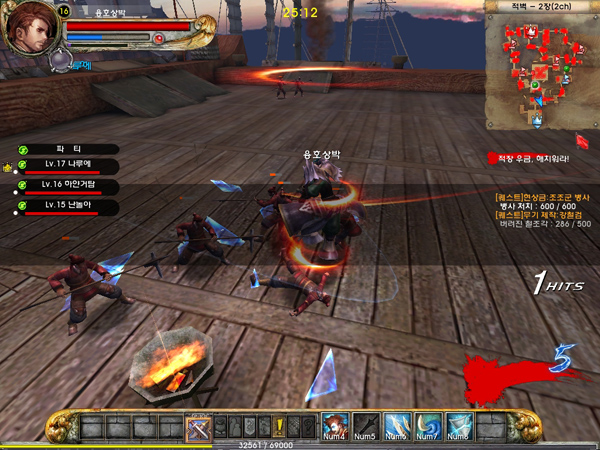Use the Num5 dark blade skill
This screenshot has height=450, width=600.
pos(367,425)
